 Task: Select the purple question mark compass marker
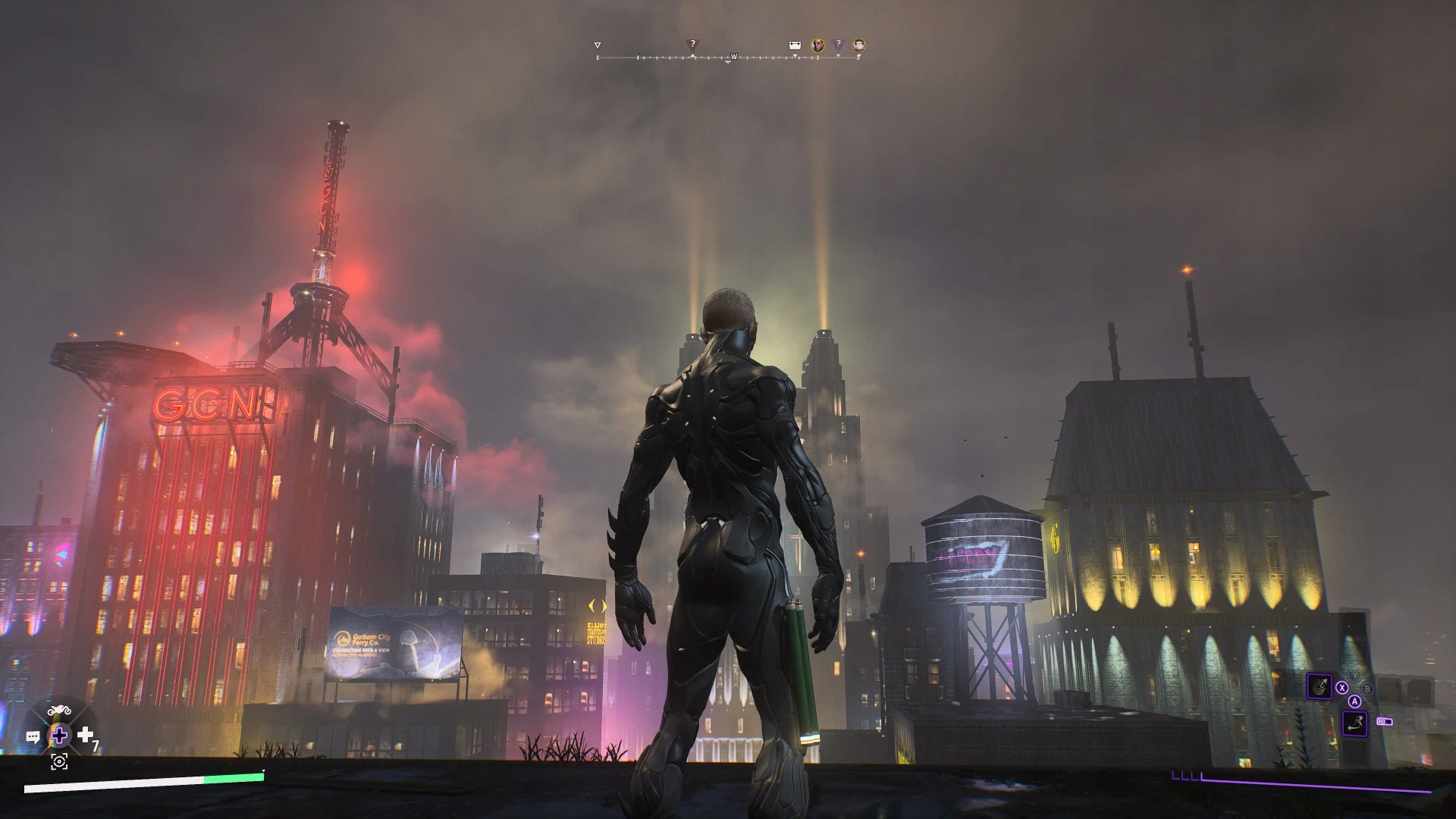point(838,45)
